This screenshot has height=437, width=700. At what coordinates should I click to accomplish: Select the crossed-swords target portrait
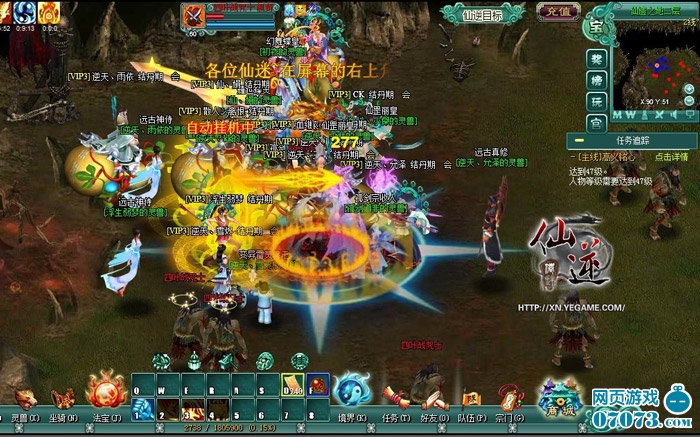click(194, 17)
